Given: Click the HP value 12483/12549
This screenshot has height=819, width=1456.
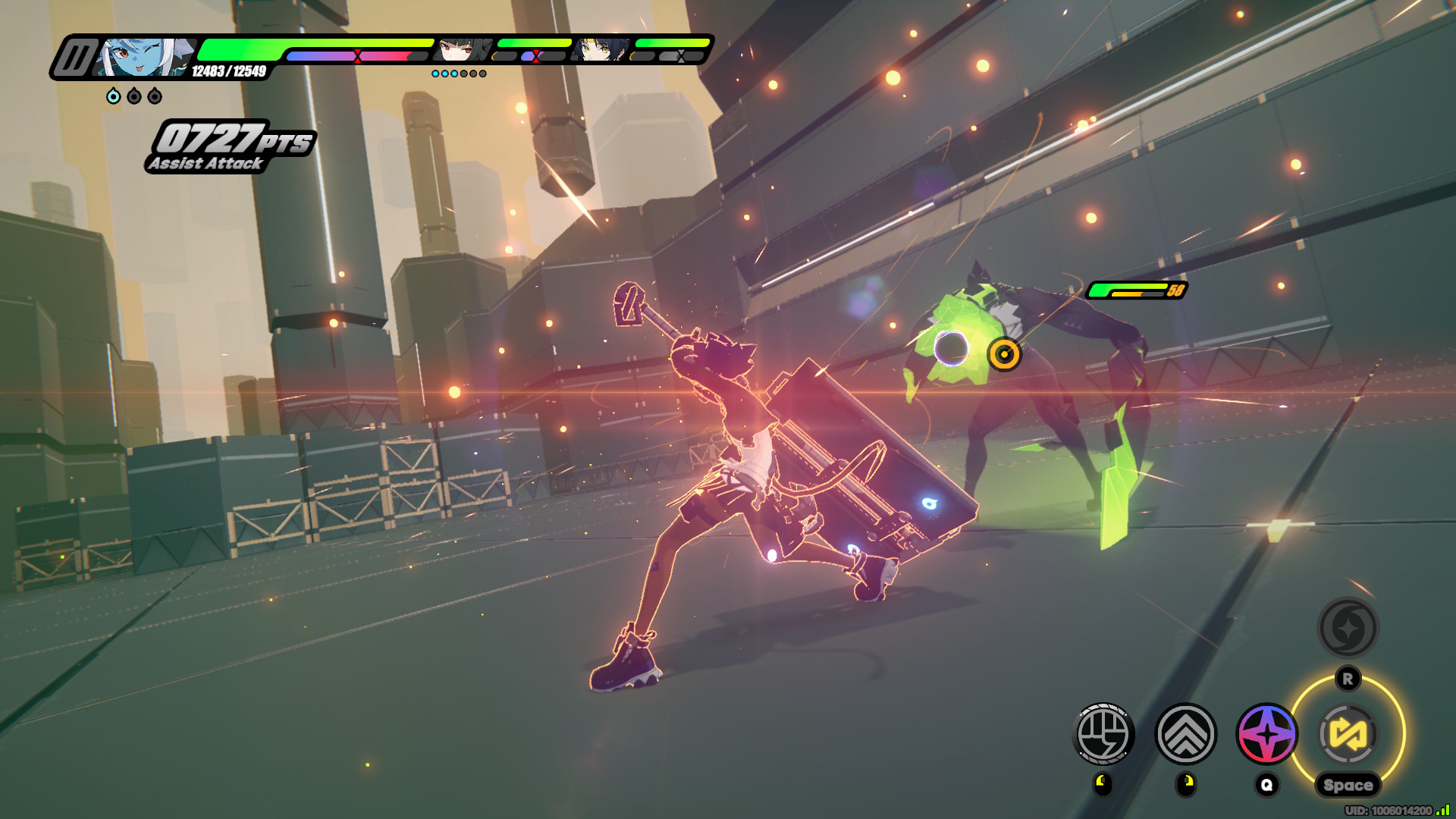Looking at the screenshot, I should [229, 72].
